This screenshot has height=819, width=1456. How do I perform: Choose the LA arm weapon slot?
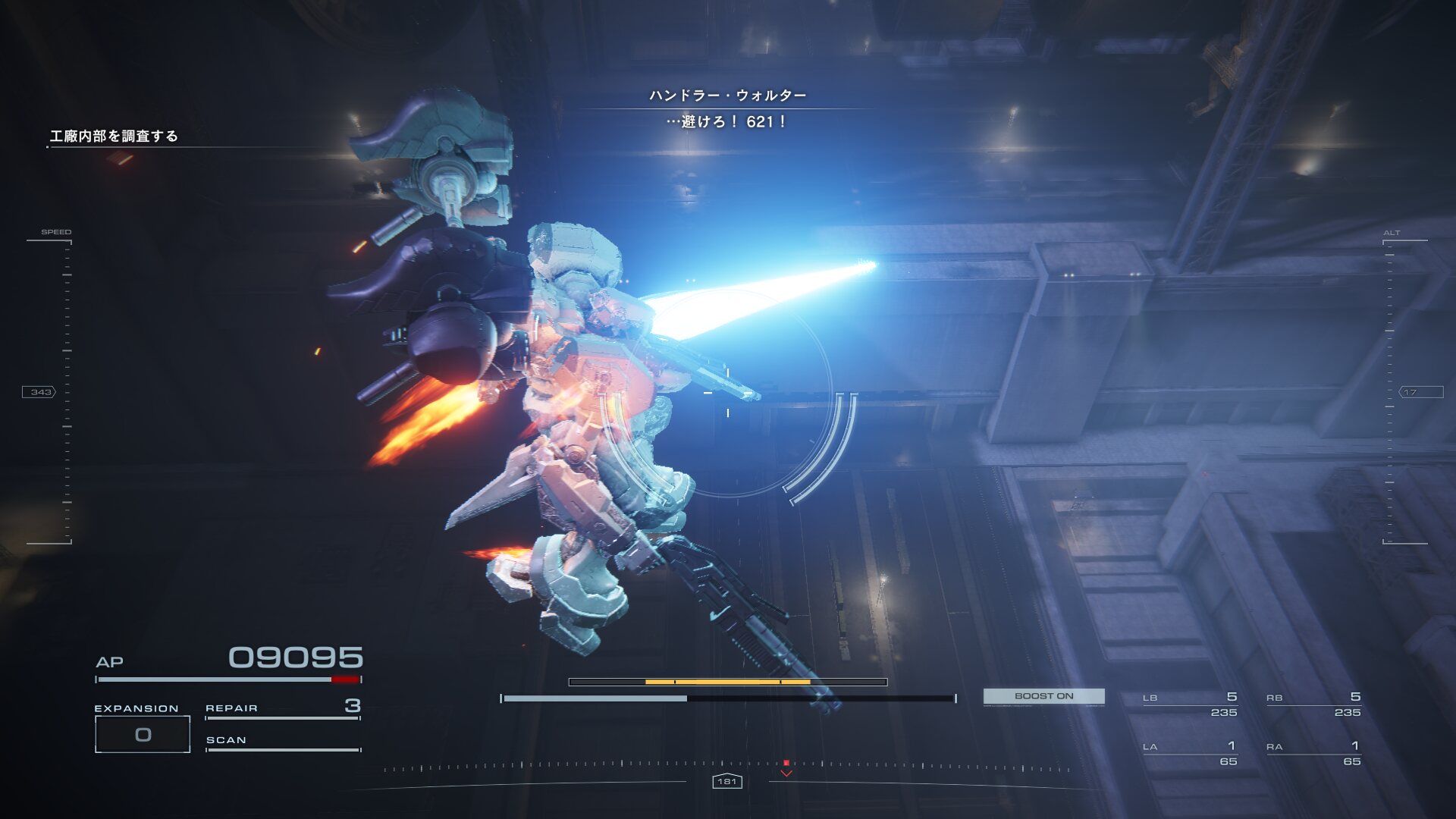coord(1190,754)
